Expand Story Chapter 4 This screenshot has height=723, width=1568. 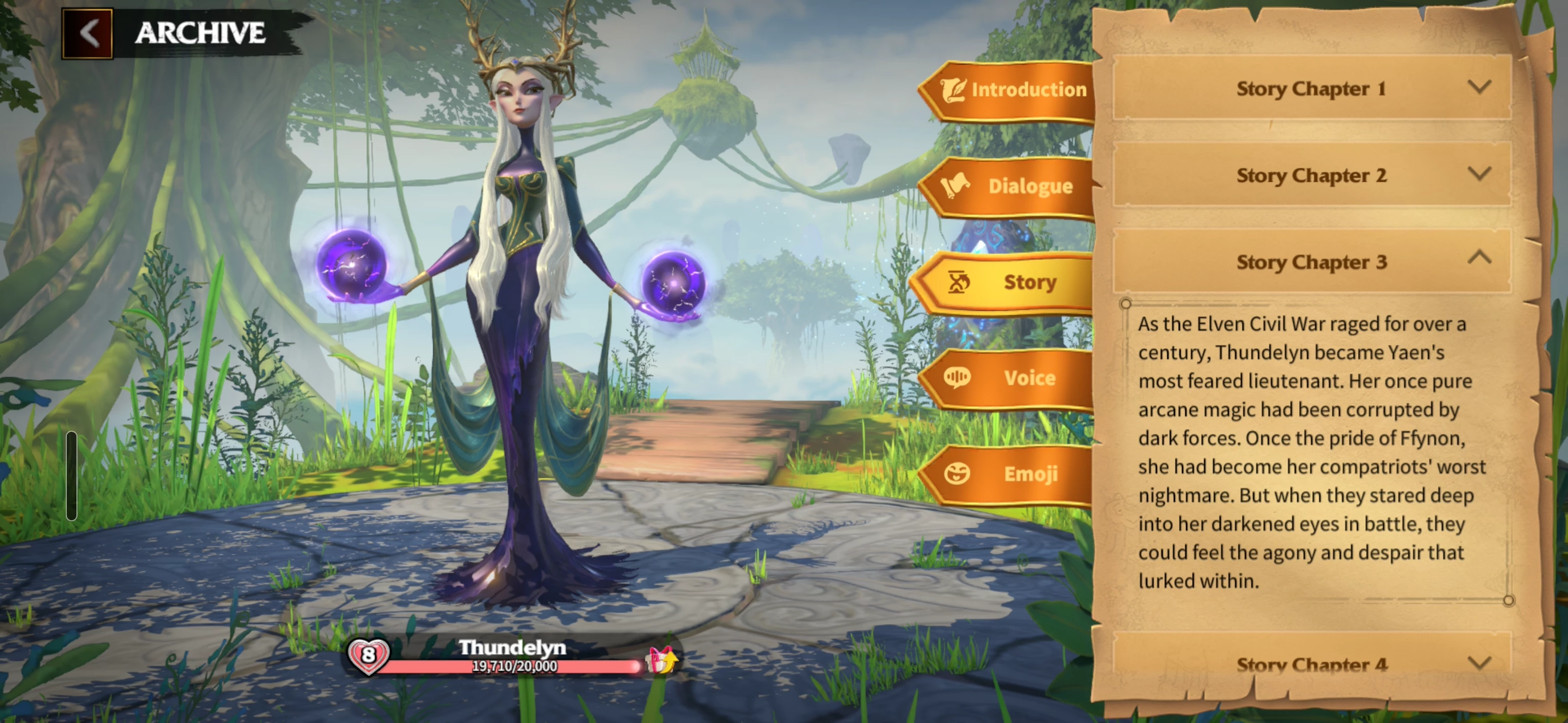[x=1311, y=663]
